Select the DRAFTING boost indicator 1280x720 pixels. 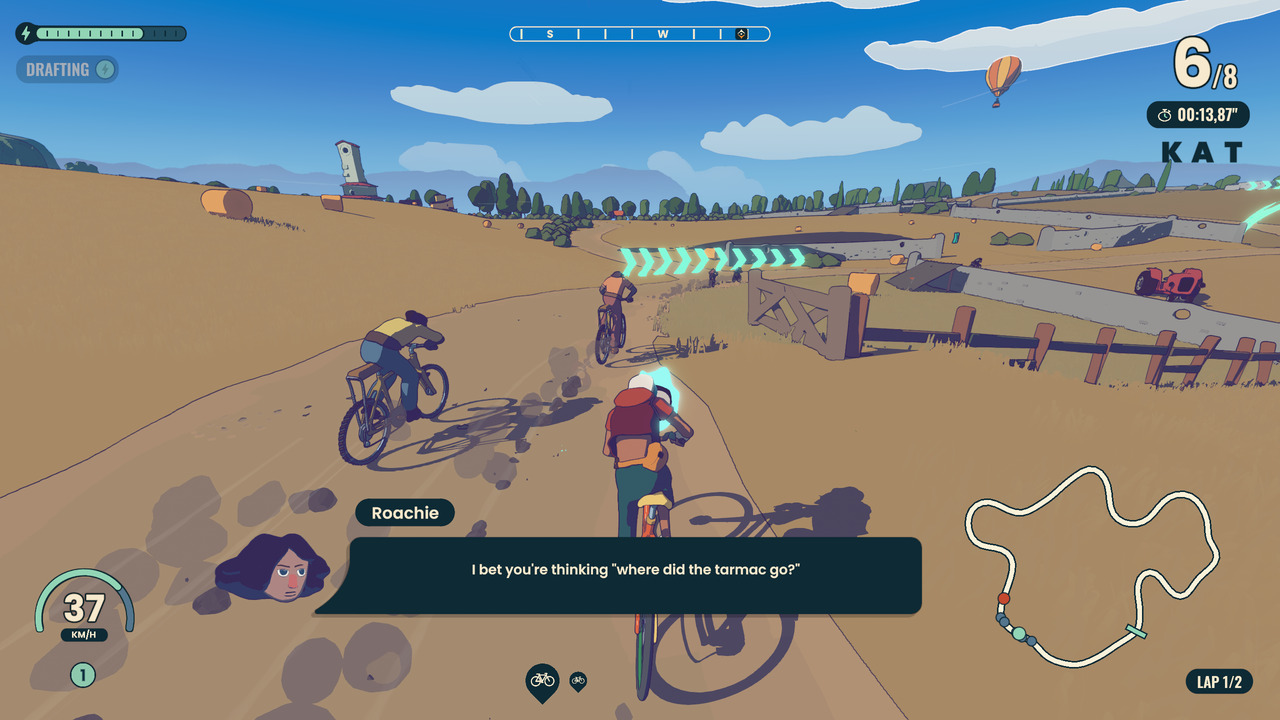67,69
